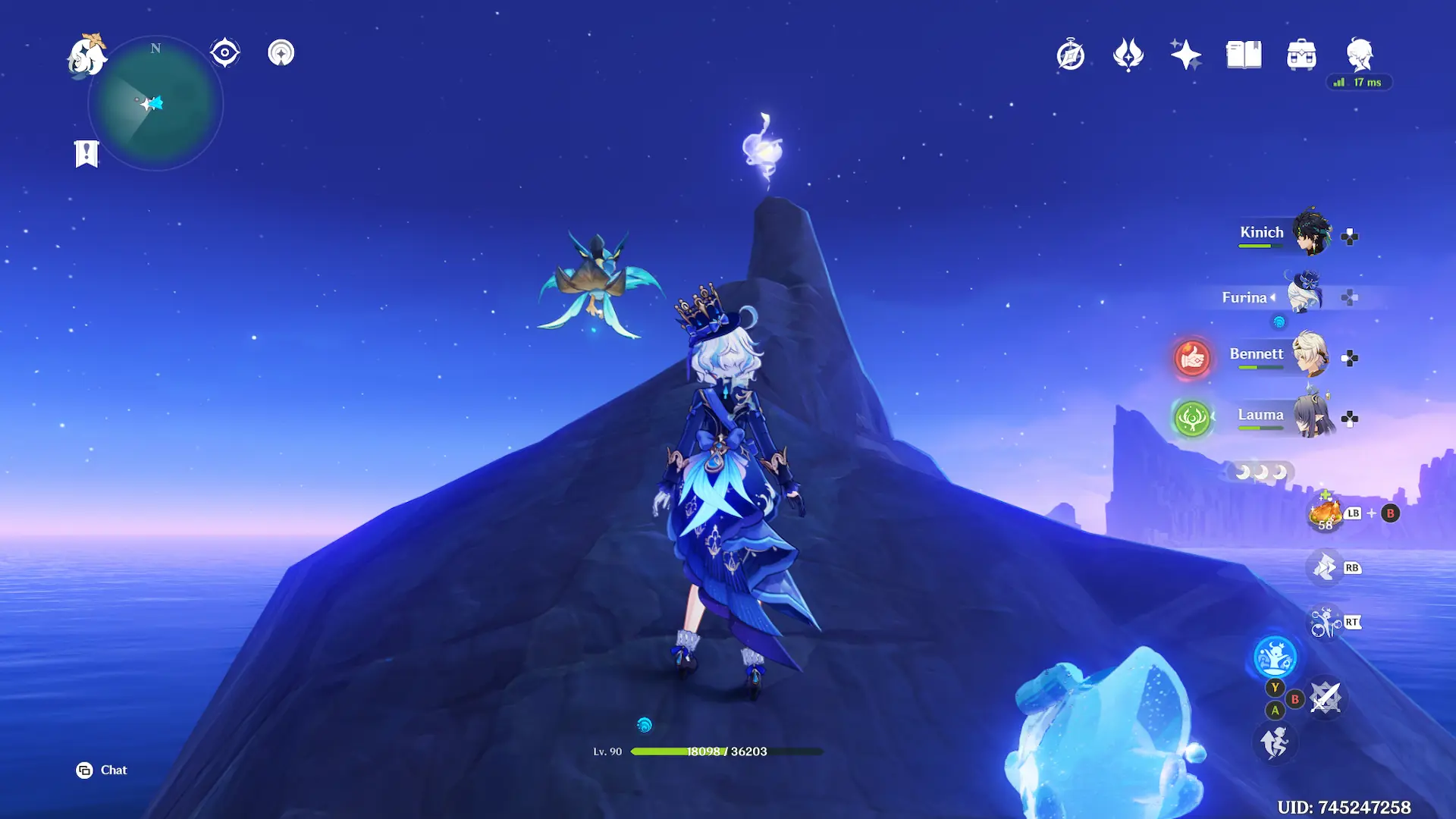The width and height of the screenshot is (1456, 819).
Task: Toggle the eye-shaped elemental sight icon
Action: click(225, 53)
